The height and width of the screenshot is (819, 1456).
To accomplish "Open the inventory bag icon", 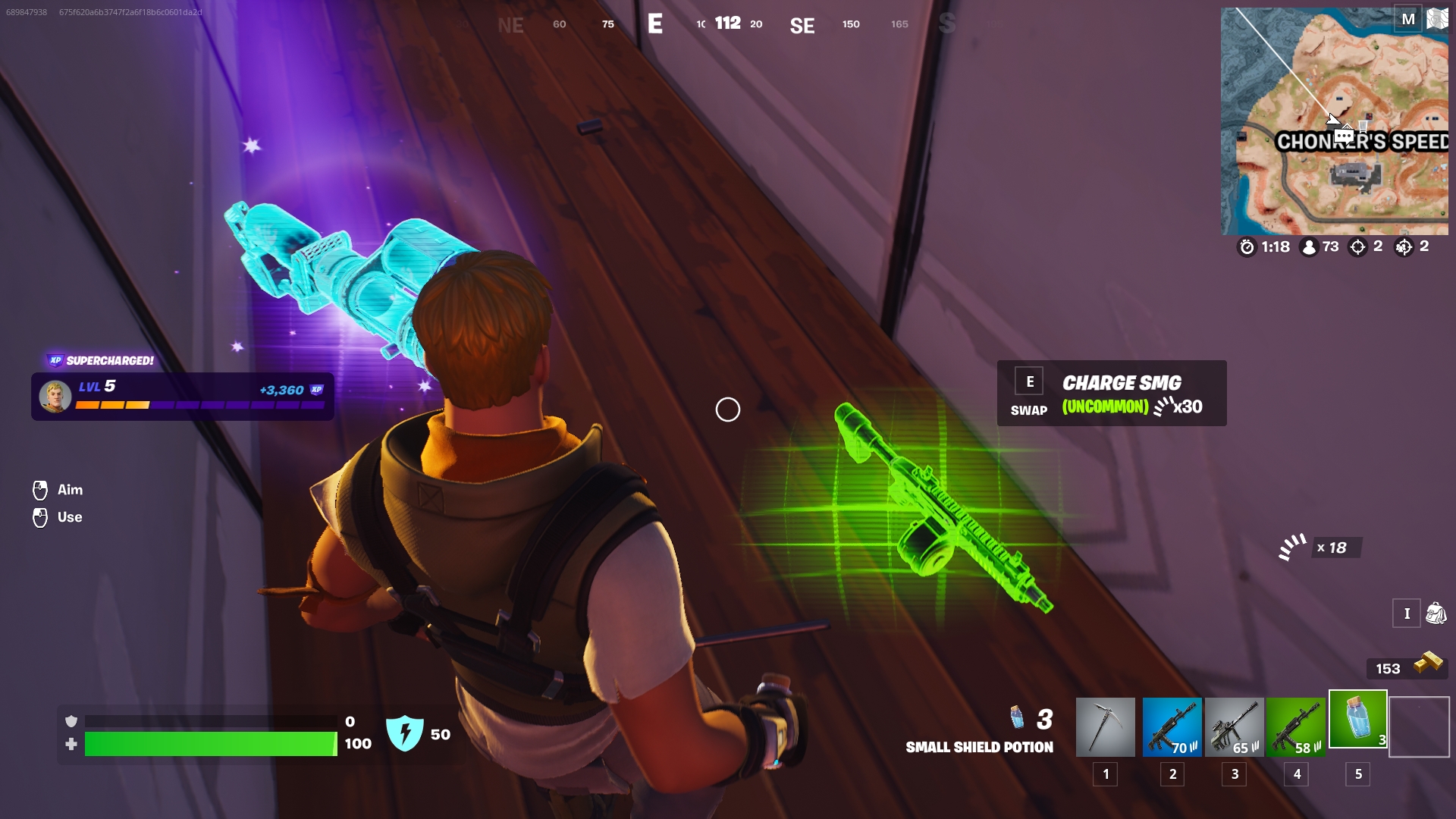I will coord(1436,614).
